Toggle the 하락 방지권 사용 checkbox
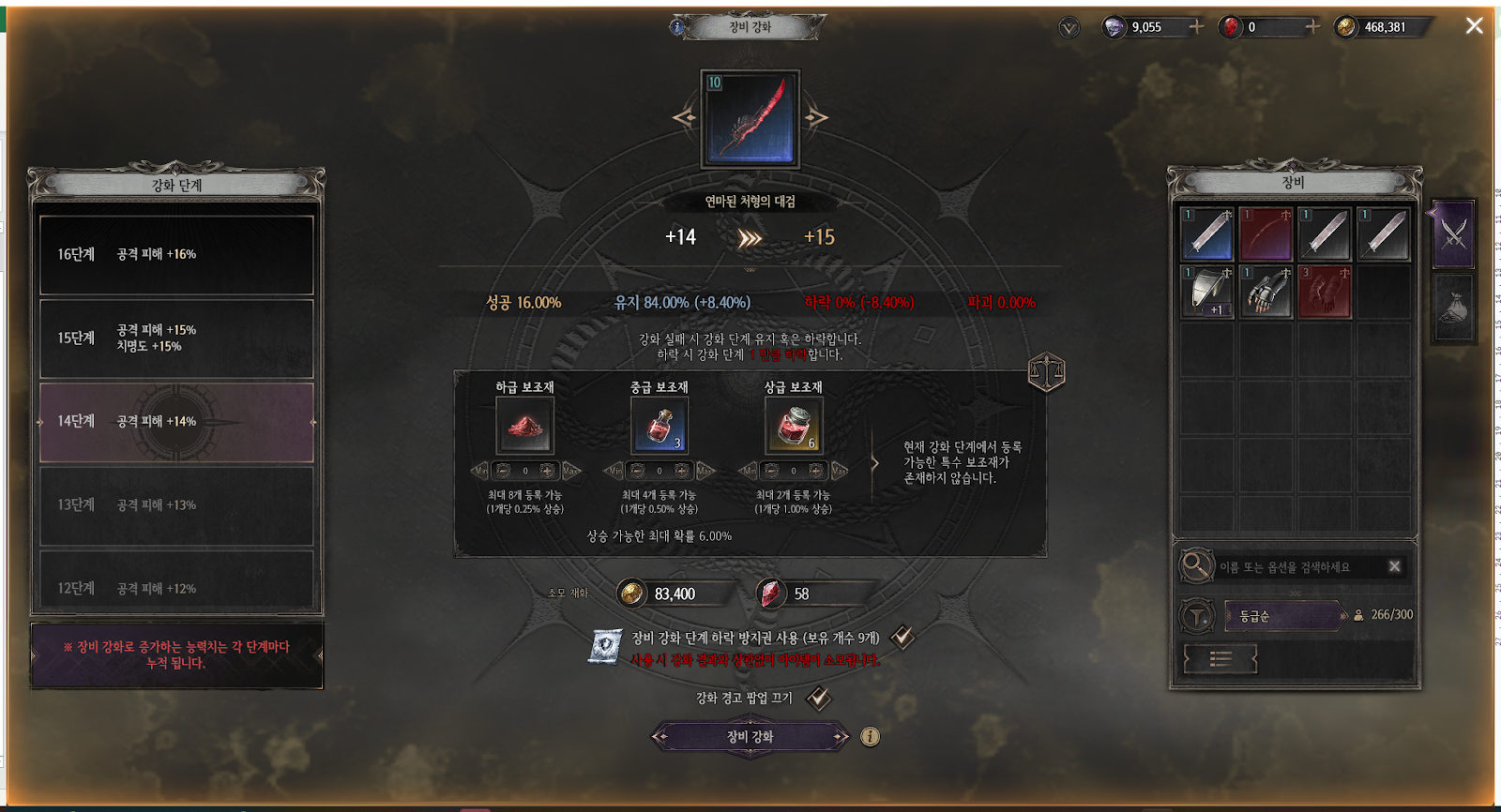The height and width of the screenshot is (812, 1501). pos(902,638)
